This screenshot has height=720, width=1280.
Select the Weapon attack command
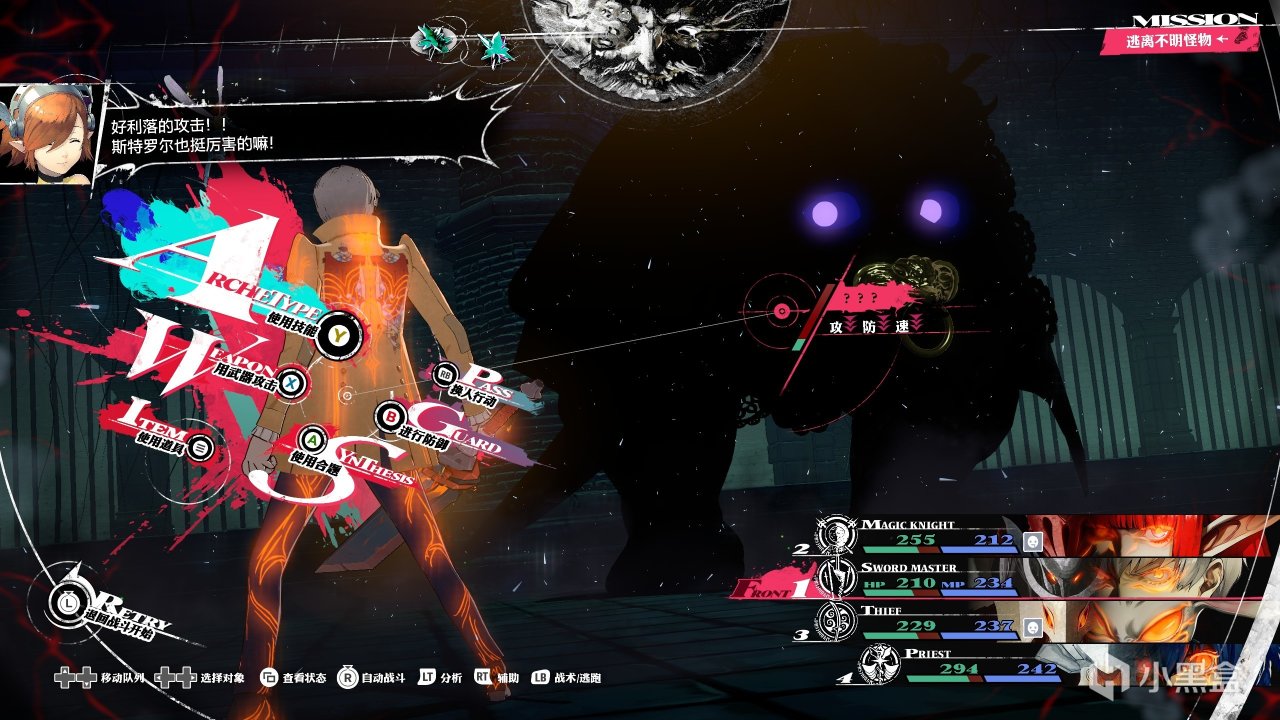pos(290,381)
